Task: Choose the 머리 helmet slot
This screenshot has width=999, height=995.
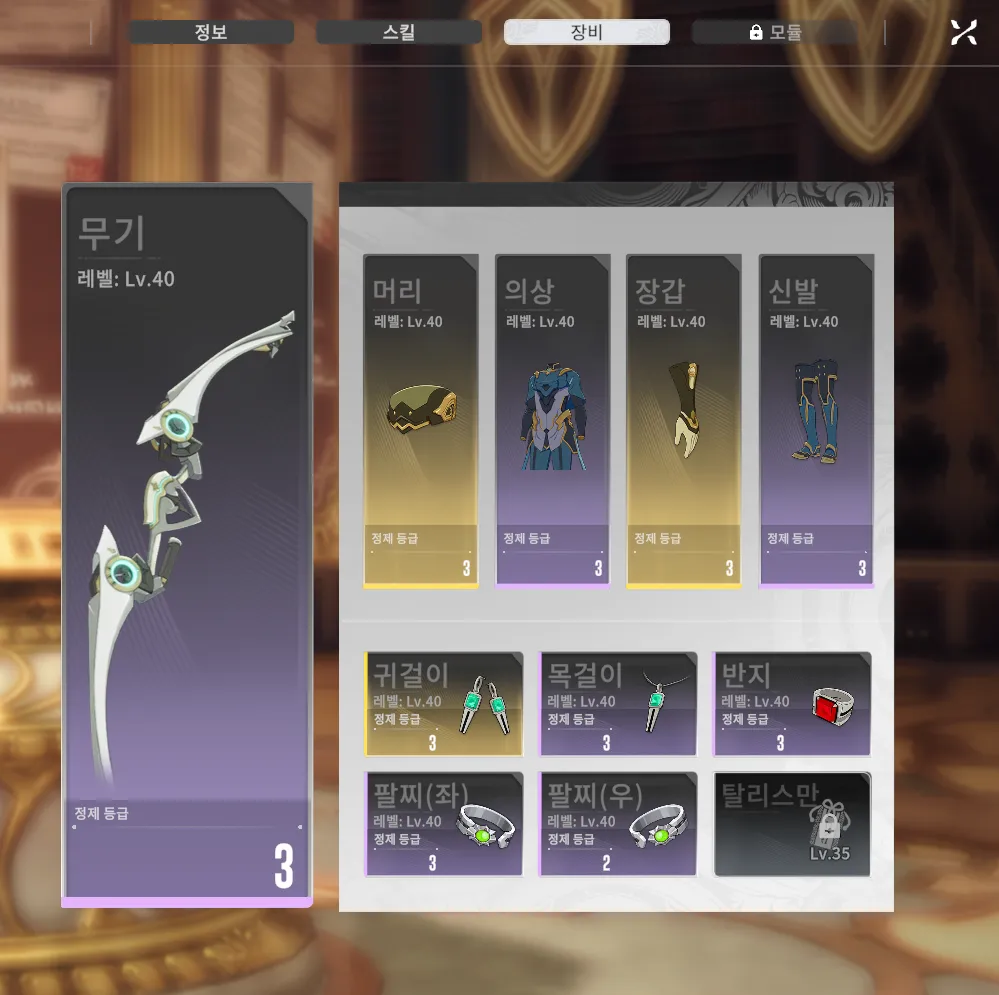Action: 421,420
